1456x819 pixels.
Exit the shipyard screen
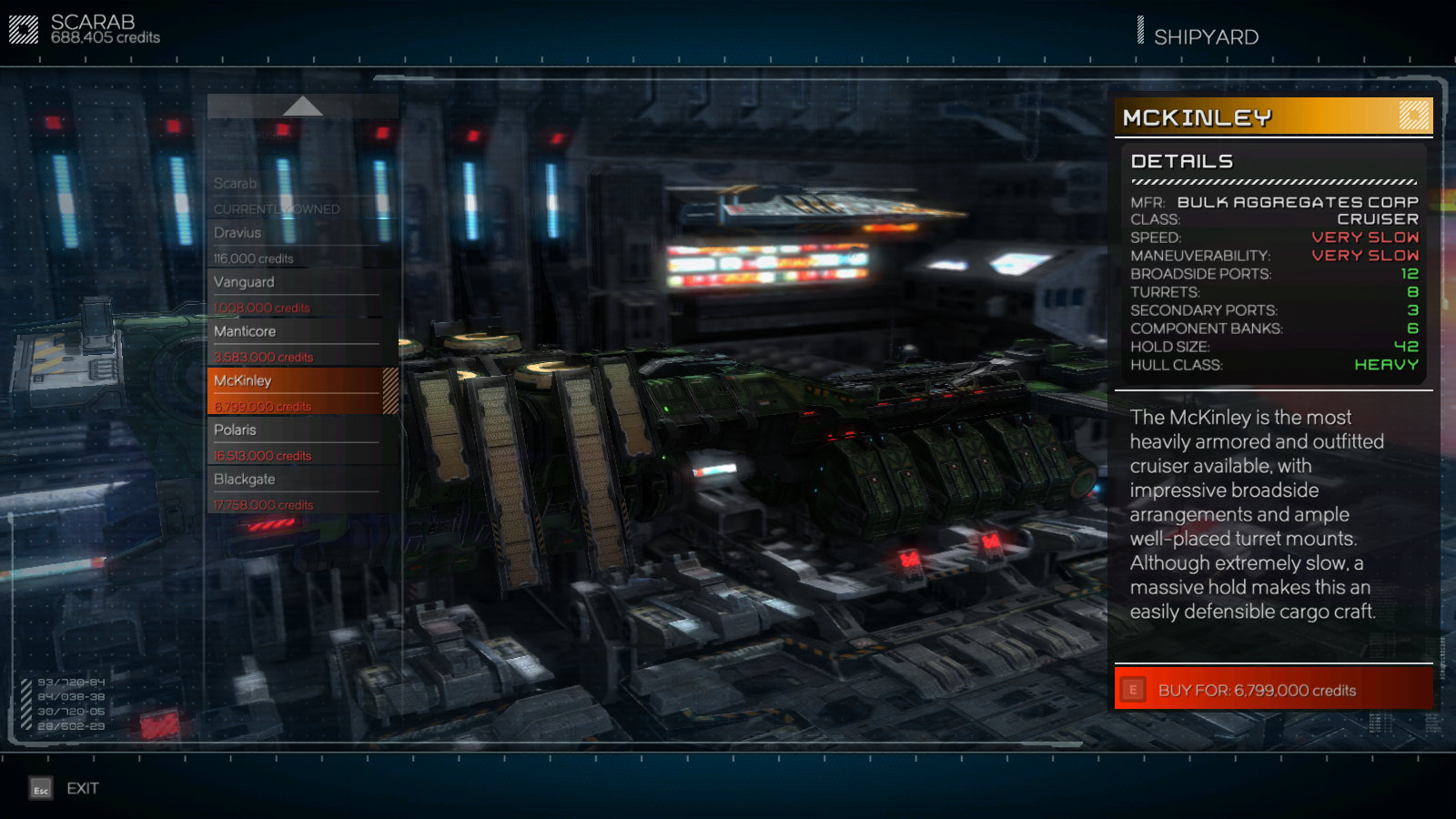[66, 788]
